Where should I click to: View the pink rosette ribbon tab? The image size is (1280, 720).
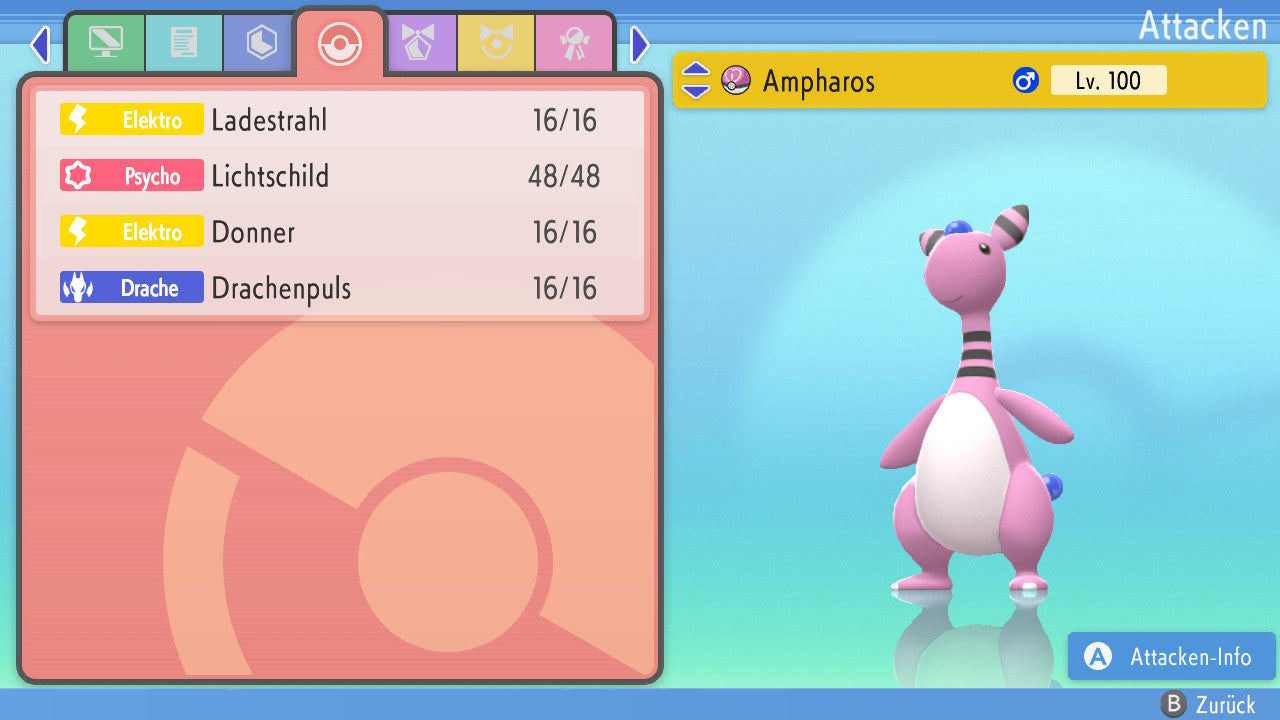point(574,42)
